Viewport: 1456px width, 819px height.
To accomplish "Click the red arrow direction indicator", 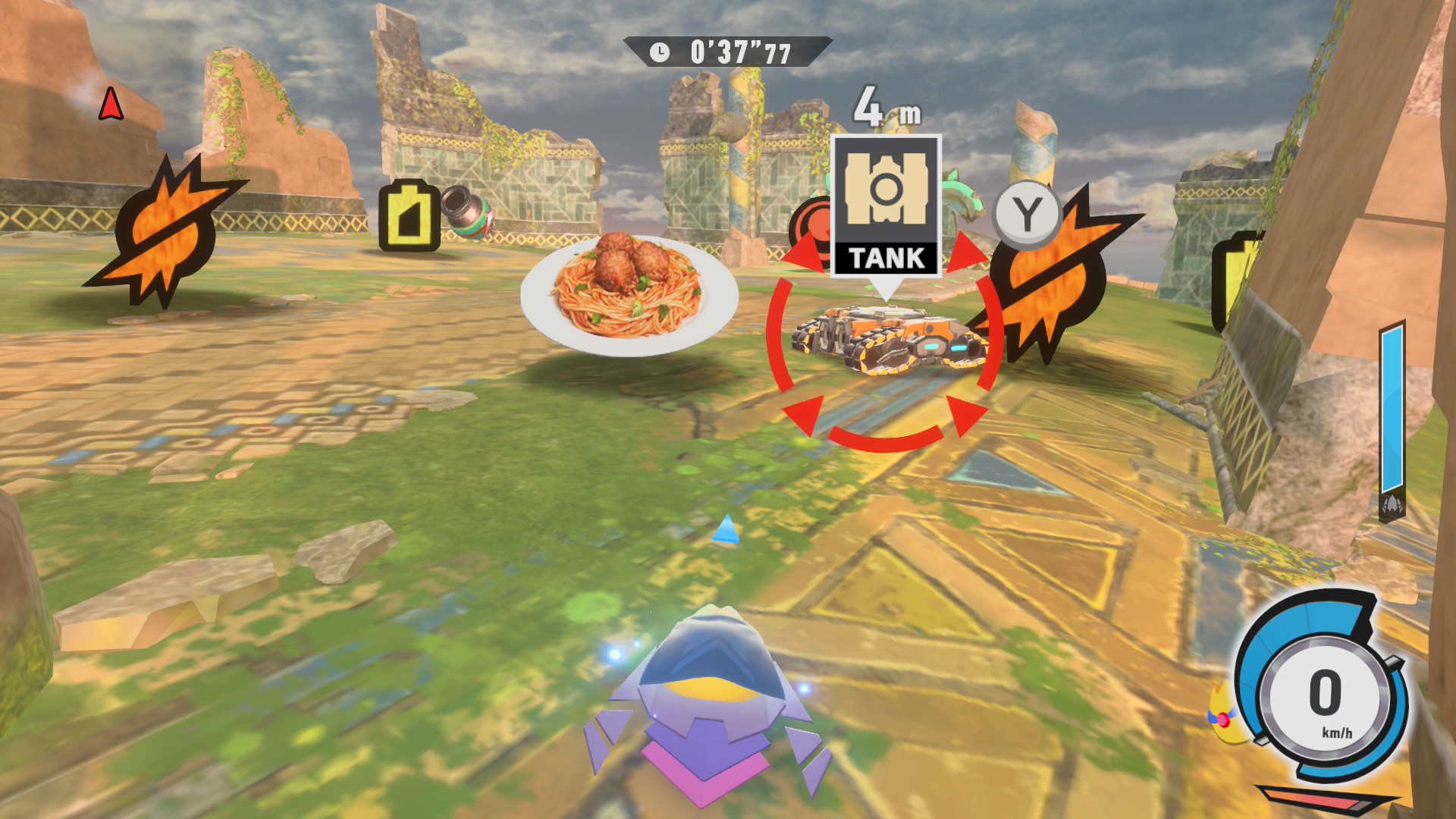I will pos(111,104).
